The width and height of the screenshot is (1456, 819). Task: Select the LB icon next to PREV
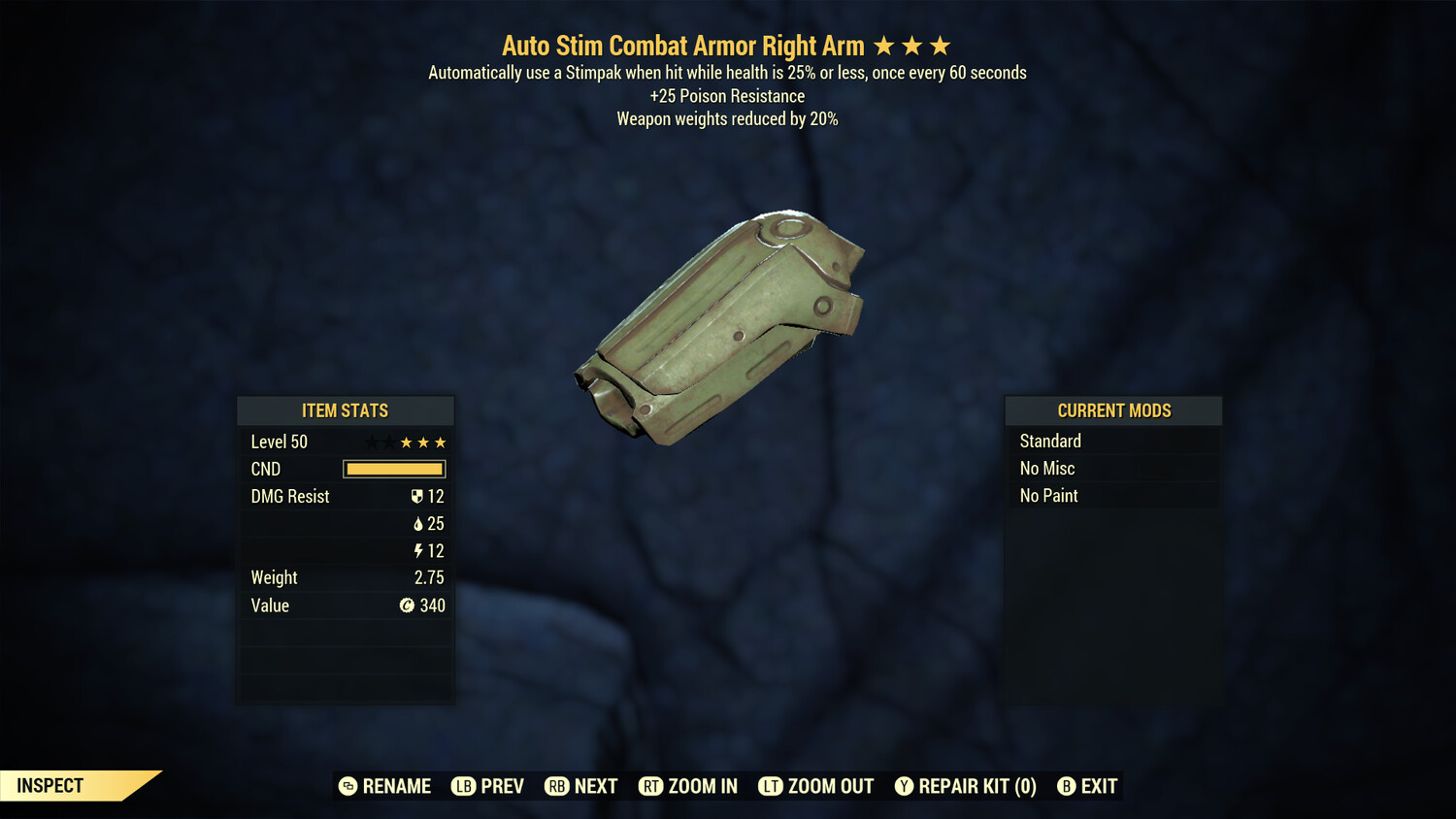pos(463,786)
